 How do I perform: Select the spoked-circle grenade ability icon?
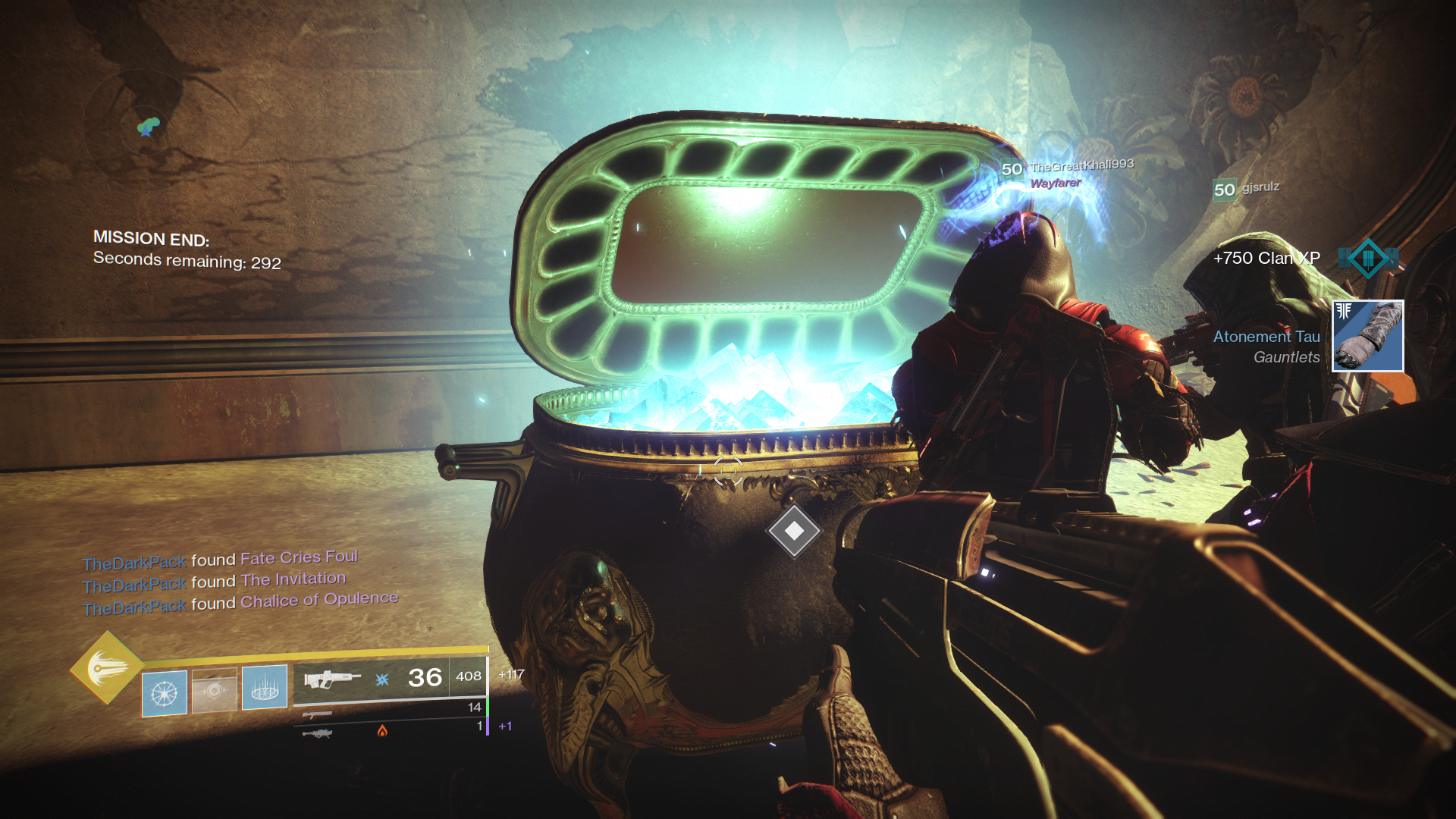165,692
